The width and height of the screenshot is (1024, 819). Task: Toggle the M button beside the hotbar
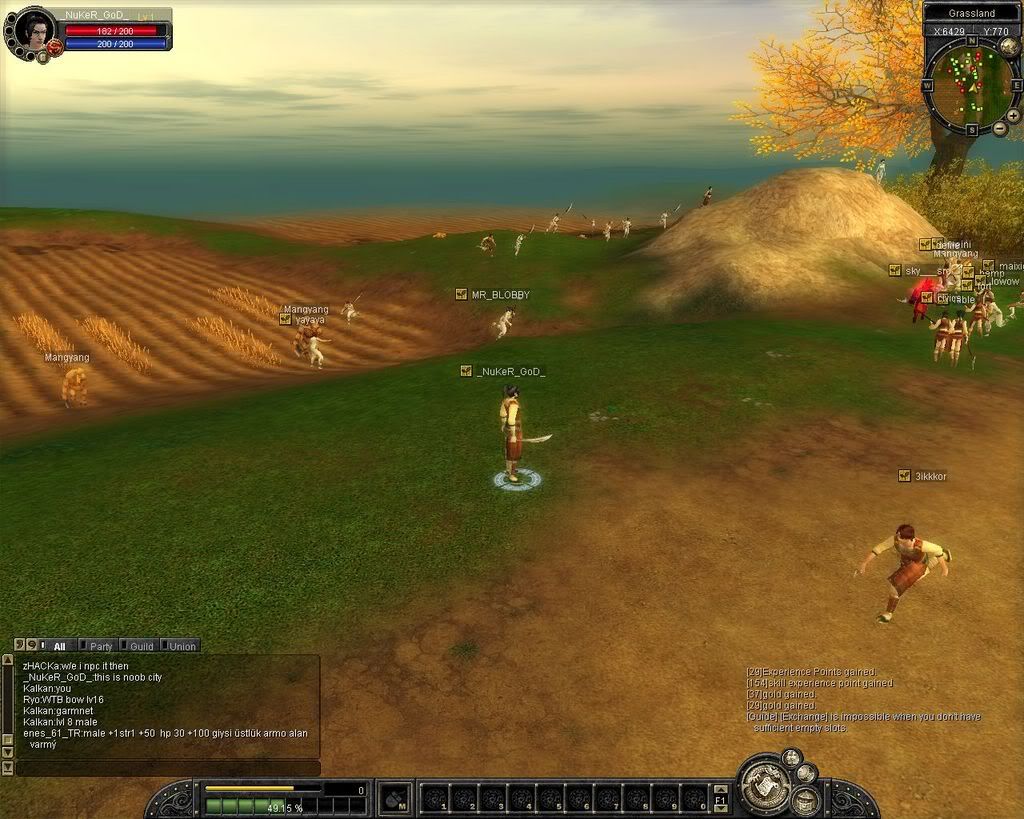(x=395, y=798)
